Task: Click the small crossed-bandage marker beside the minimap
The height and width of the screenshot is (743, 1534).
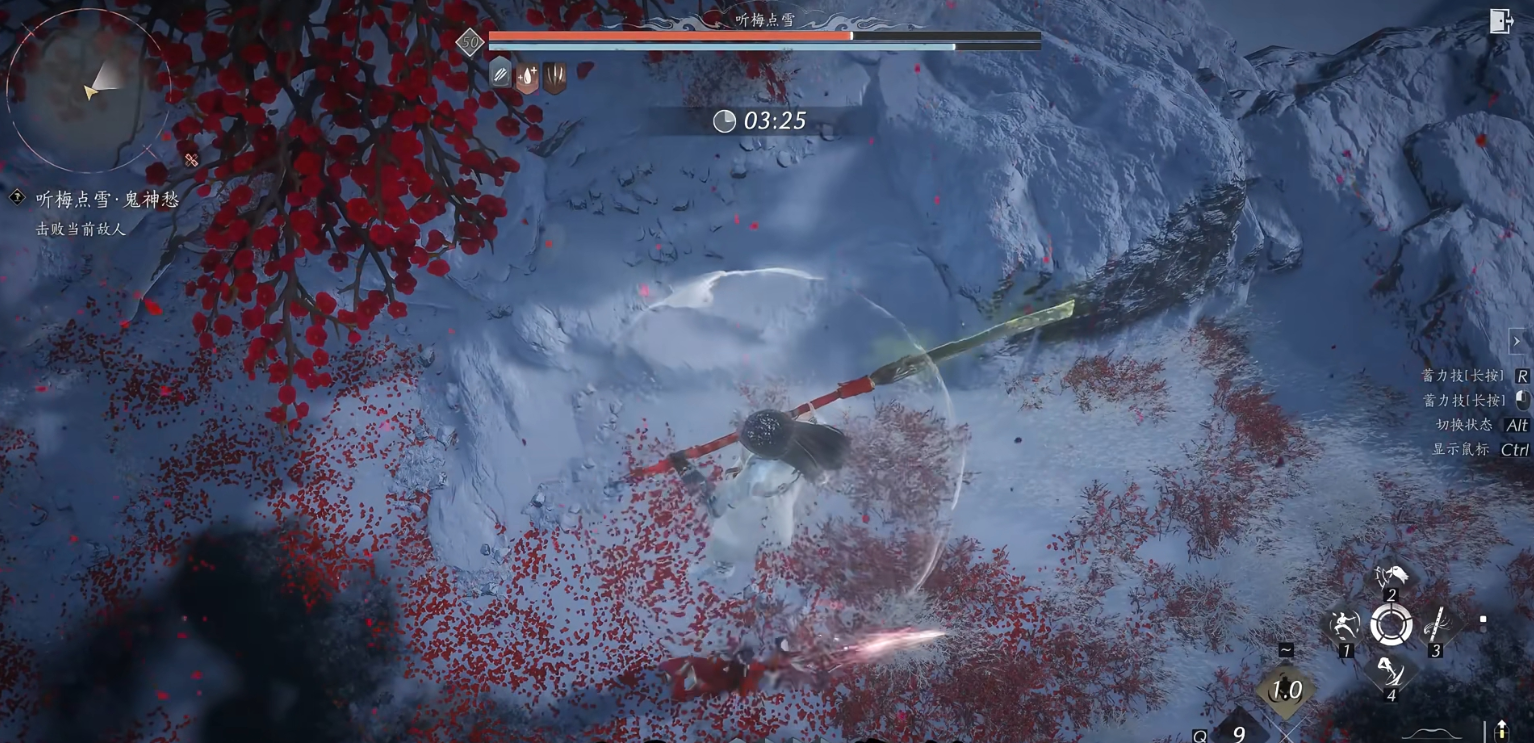Action: 191,160
